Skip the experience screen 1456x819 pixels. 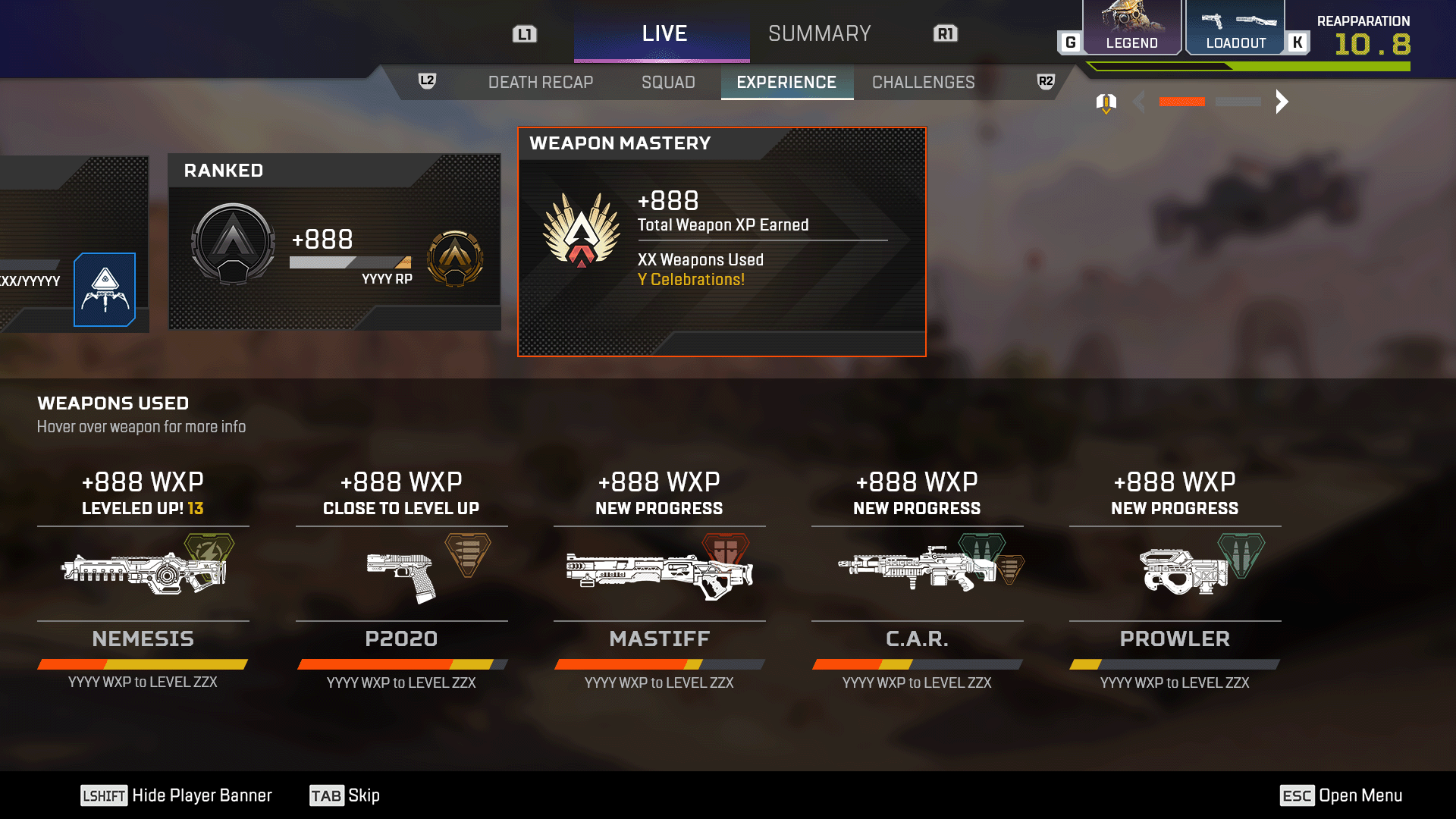tap(345, 795)
